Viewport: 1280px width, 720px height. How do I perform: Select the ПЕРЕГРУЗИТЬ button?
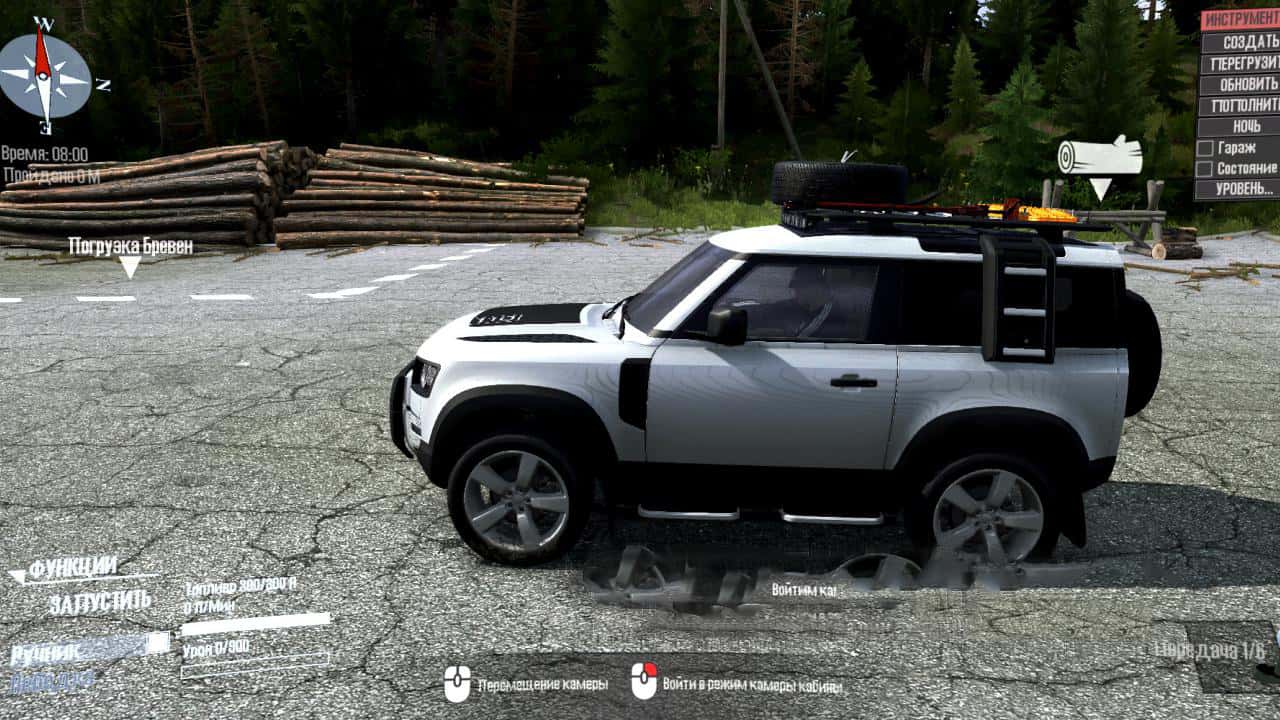[1240, 63]
